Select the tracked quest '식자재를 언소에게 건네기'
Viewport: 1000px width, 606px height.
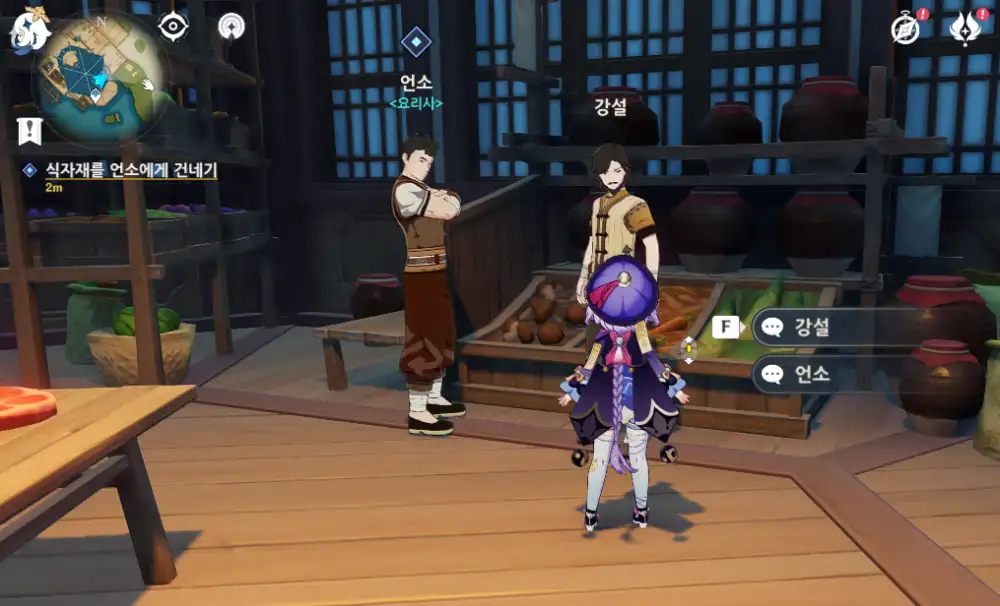pyautogui.click(x=128, y=170)
